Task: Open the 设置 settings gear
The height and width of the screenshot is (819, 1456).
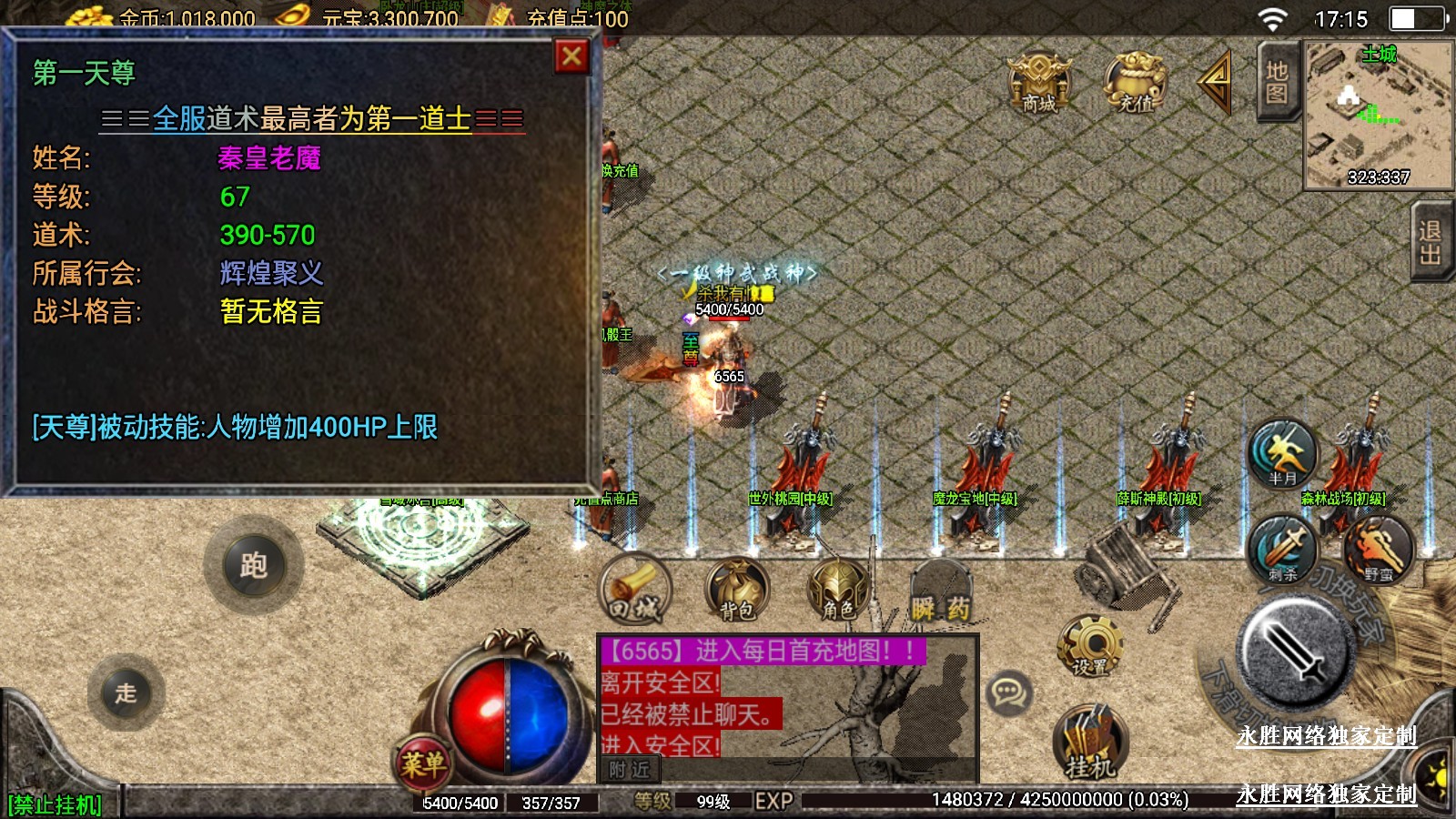Action: coord(1089,645)
